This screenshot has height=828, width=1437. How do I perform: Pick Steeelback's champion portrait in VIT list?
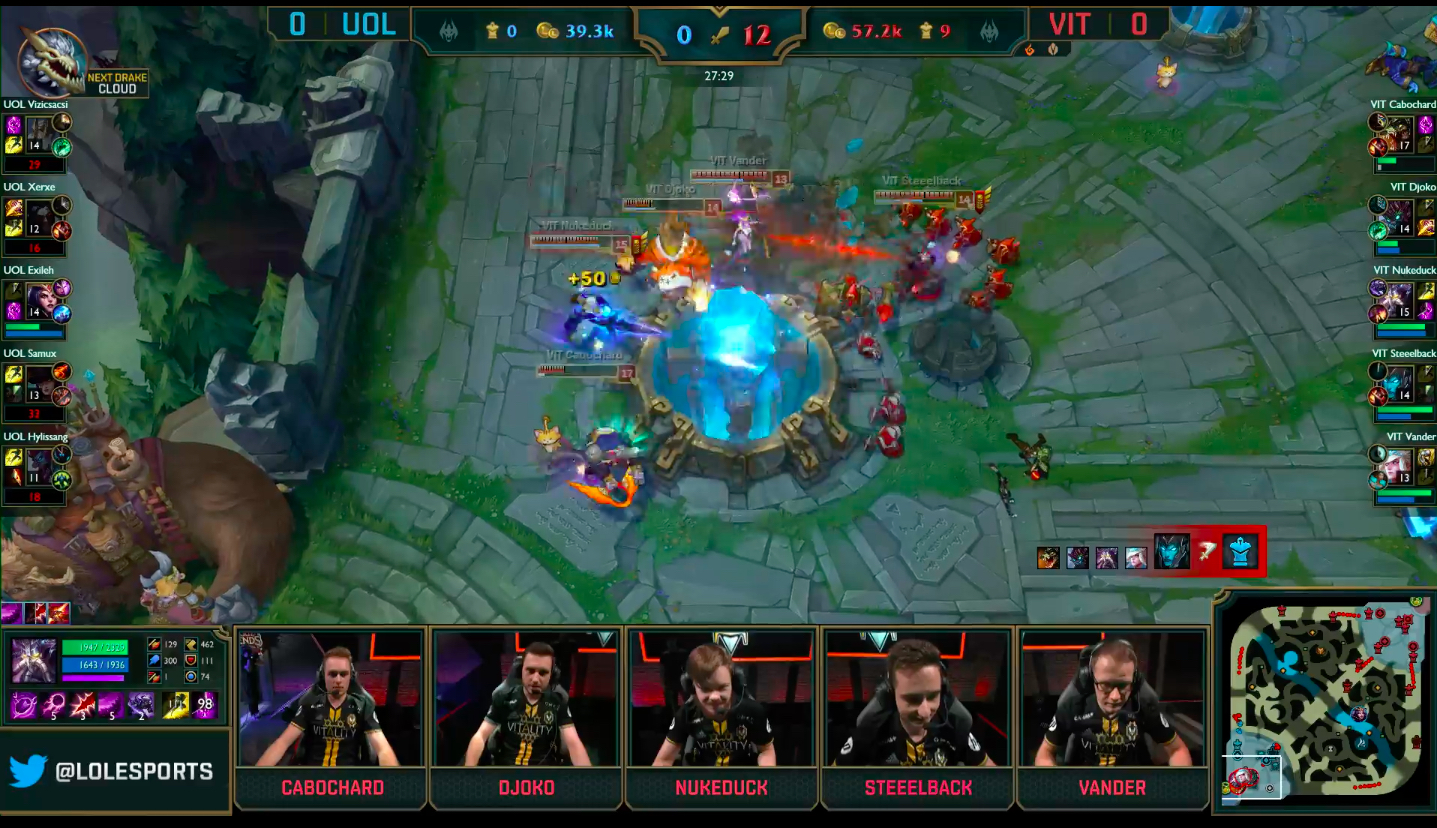point(1399,381)
